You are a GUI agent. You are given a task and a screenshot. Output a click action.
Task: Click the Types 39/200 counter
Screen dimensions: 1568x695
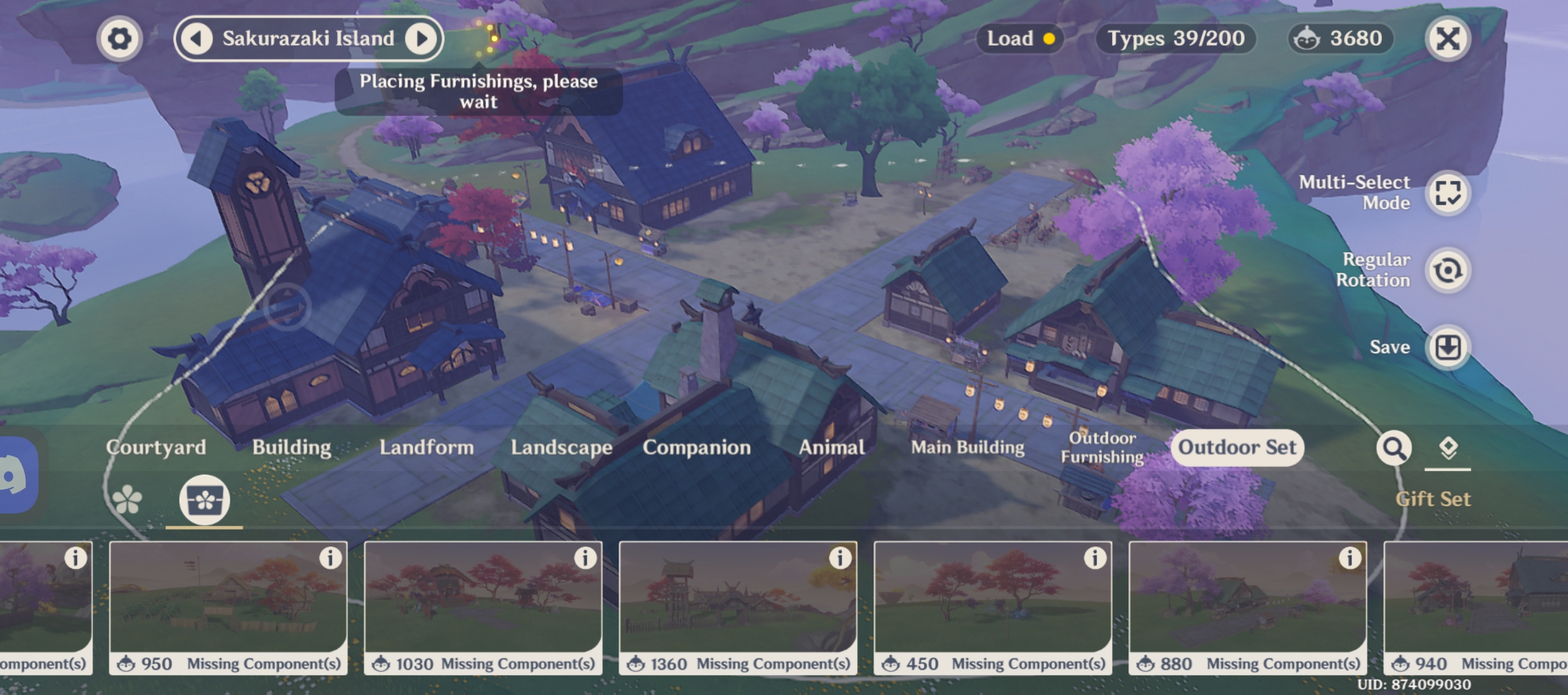tap(1175, 38)
